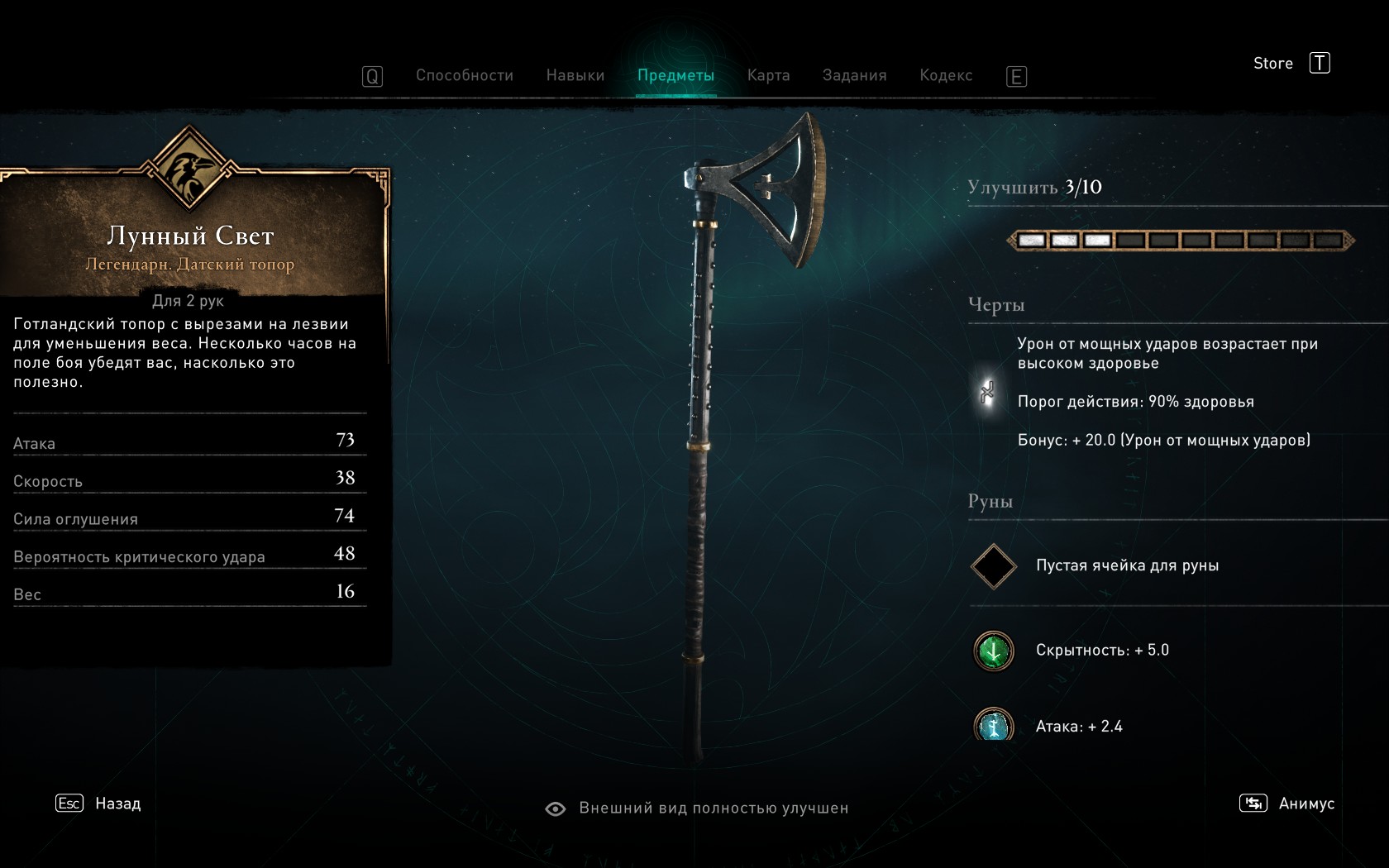This screenshot has height=868, width=1389.
Task: Show the Кодекс tab
Action: point(946,75)
